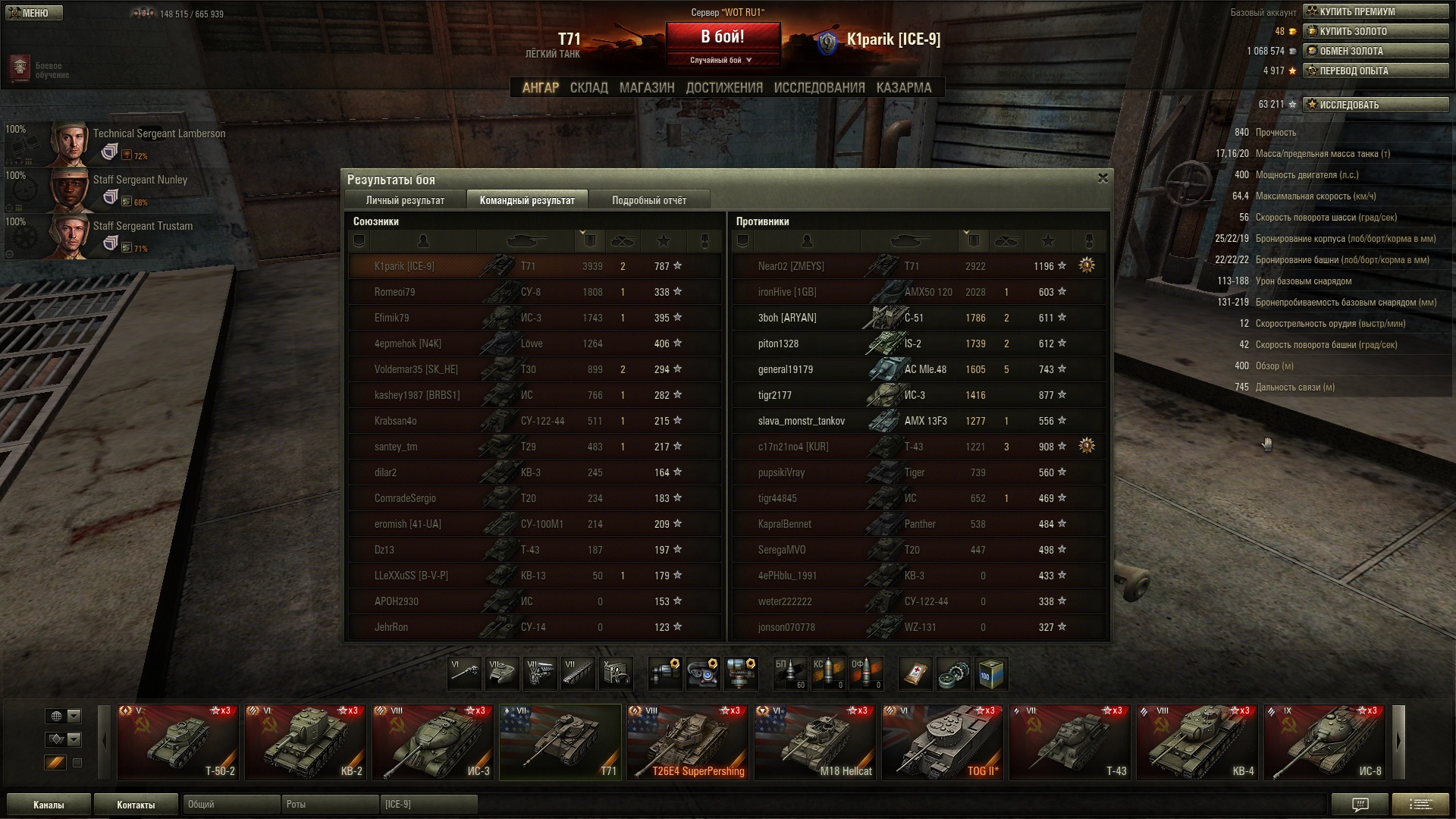The height and width of the screenshot is (819, 1456).
Task: Click КУПИТЬ ЗОЛОТО button
Action: pyautogui.click(x=1375, y=31)
